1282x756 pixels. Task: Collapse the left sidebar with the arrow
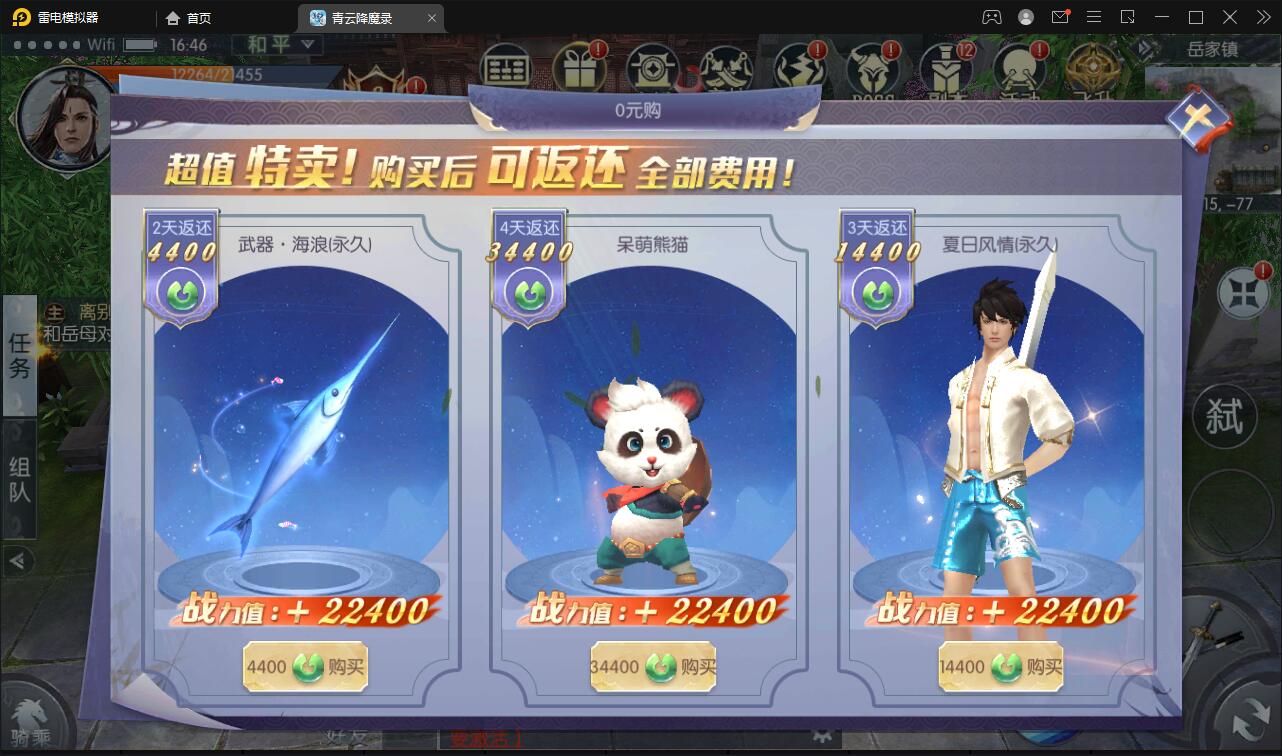(x=18, y=562)
